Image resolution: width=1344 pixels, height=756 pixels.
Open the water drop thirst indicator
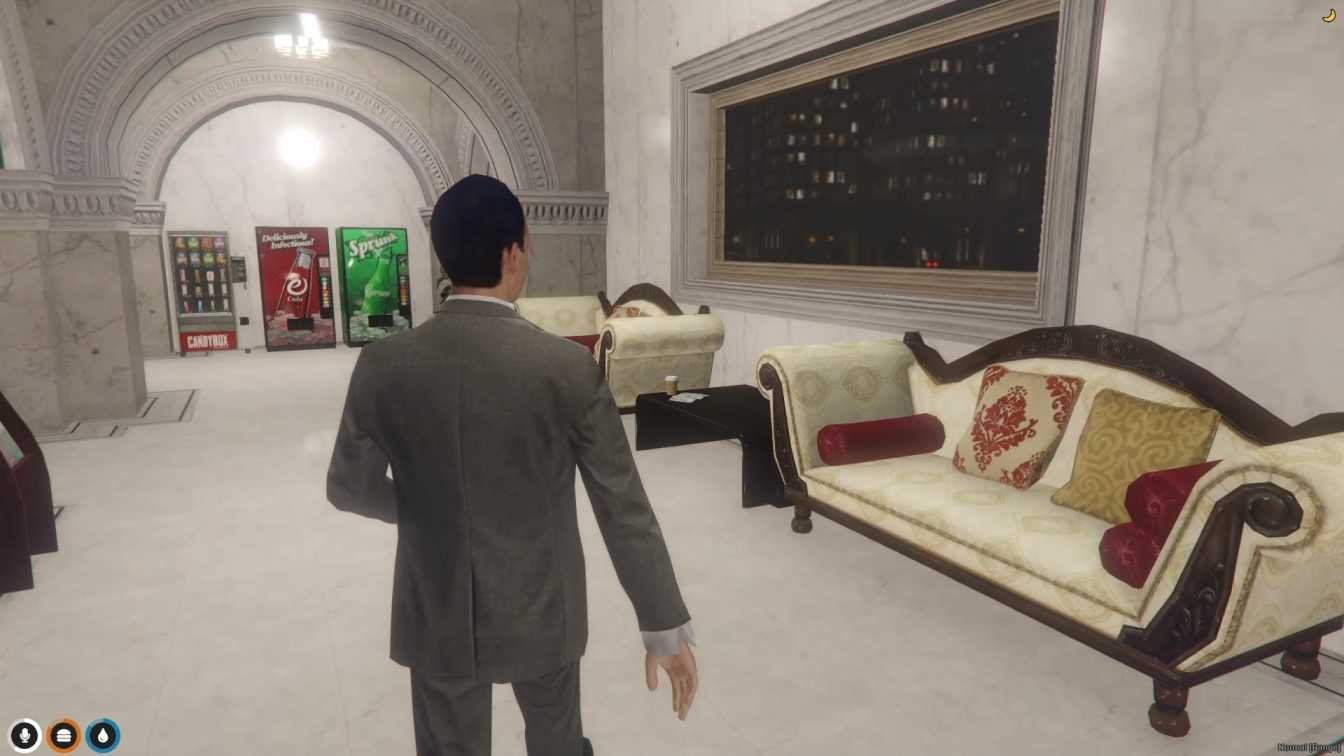pyautogui.click(x=103, y=736)
